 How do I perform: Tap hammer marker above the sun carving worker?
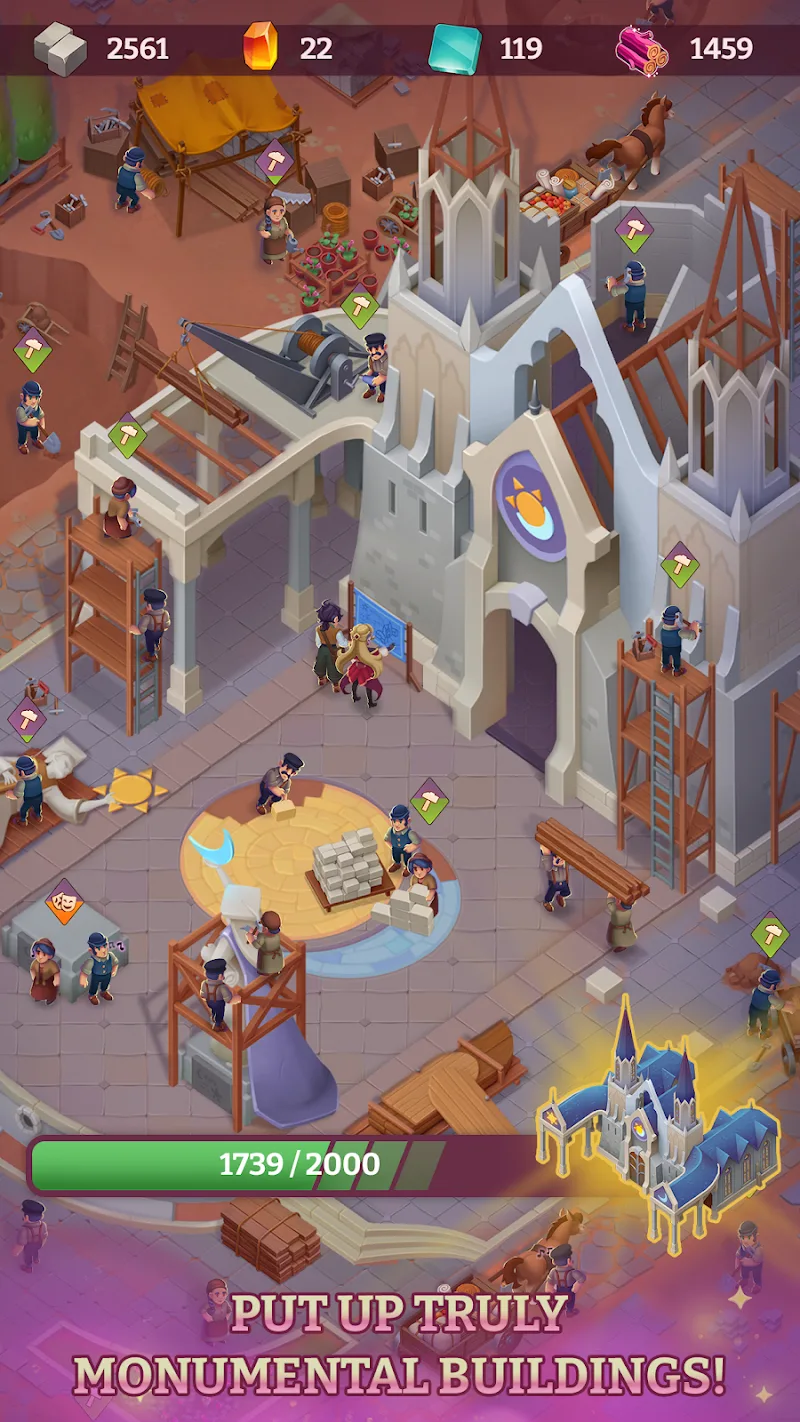27,718
